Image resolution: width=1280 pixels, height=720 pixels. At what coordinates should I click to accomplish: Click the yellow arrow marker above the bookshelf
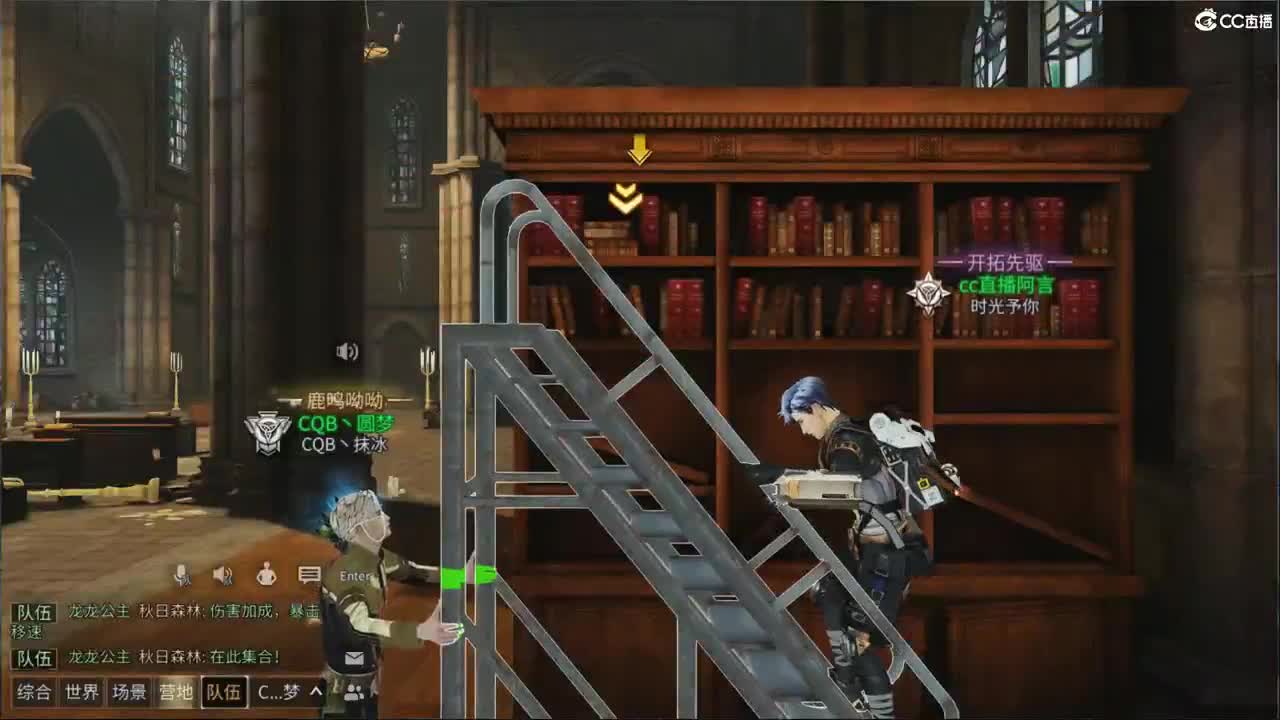637,150
